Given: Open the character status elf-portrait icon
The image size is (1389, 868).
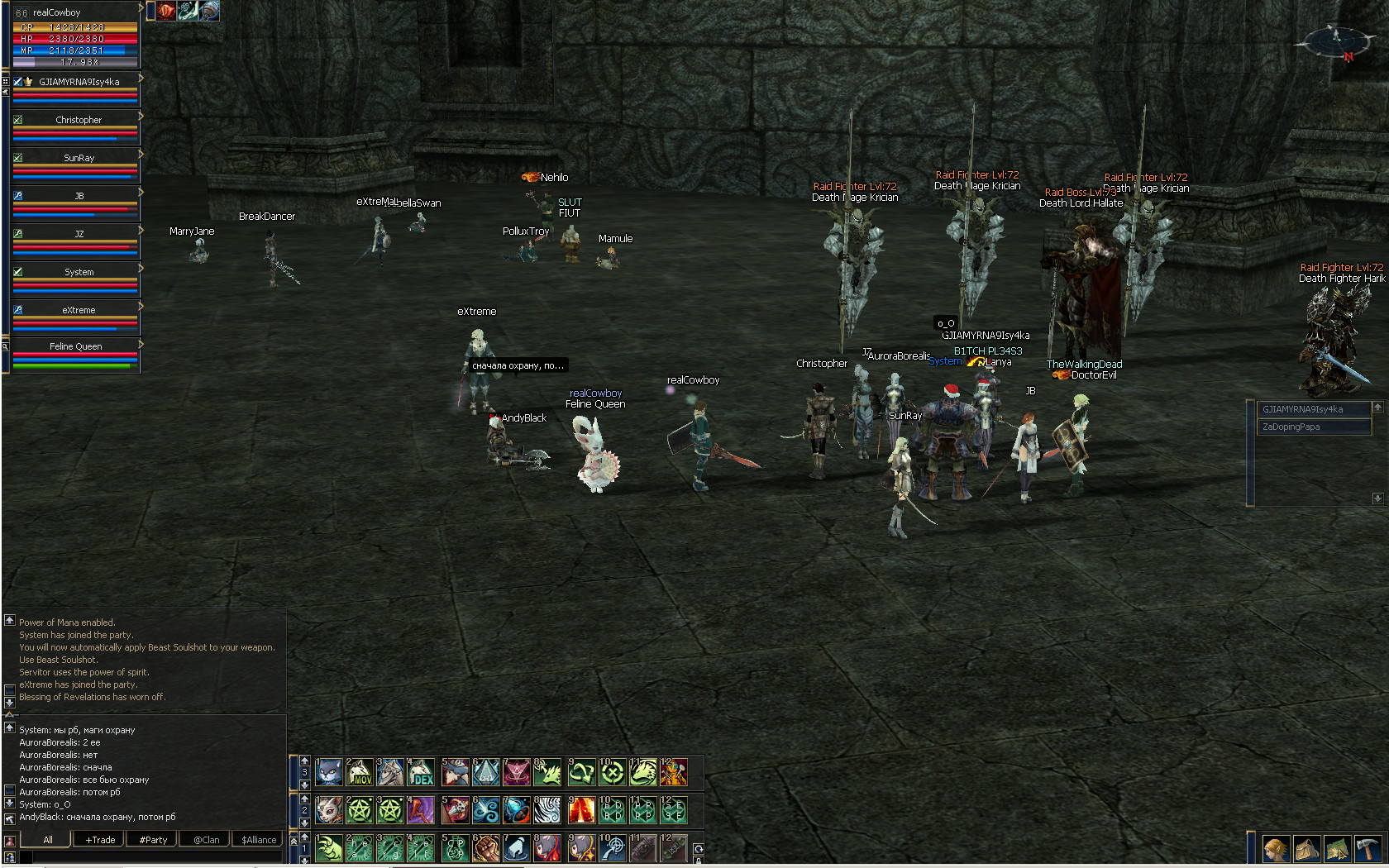Looking at the screenshot, I should point(1276,849).
